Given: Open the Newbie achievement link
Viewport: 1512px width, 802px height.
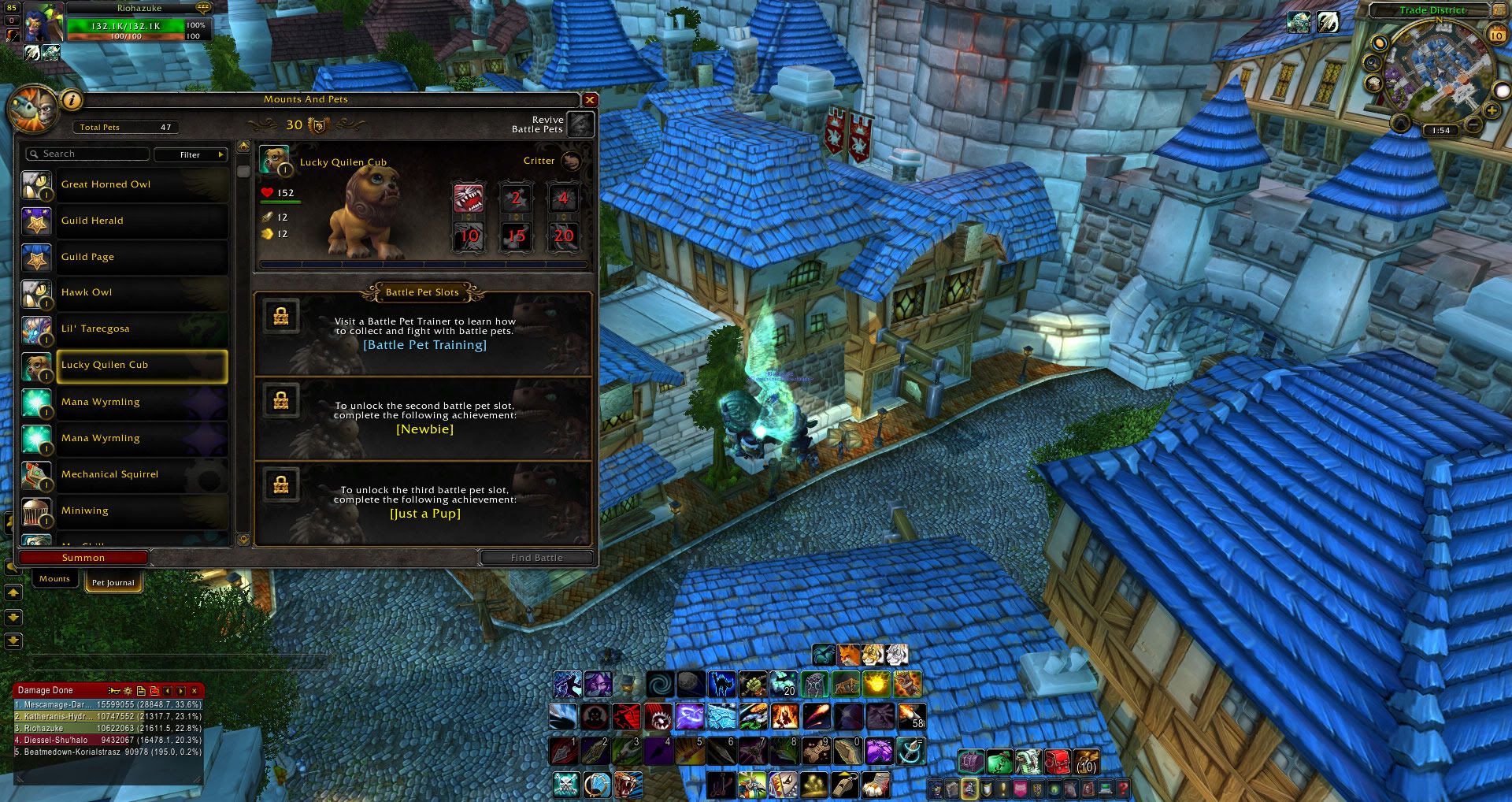Looking at the screenshot, I should click(x=424, y=429).
